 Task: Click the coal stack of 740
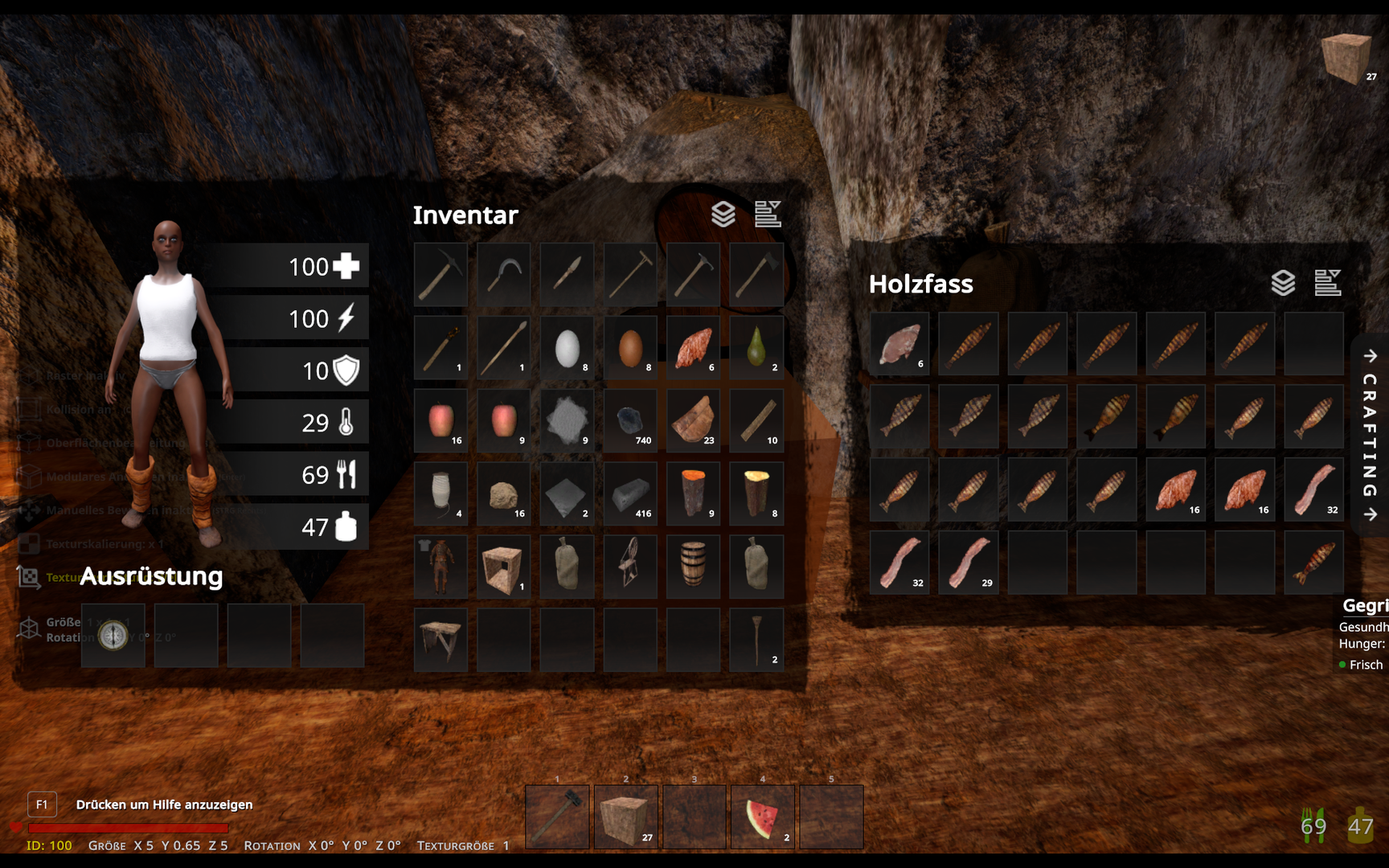point(630,421)
